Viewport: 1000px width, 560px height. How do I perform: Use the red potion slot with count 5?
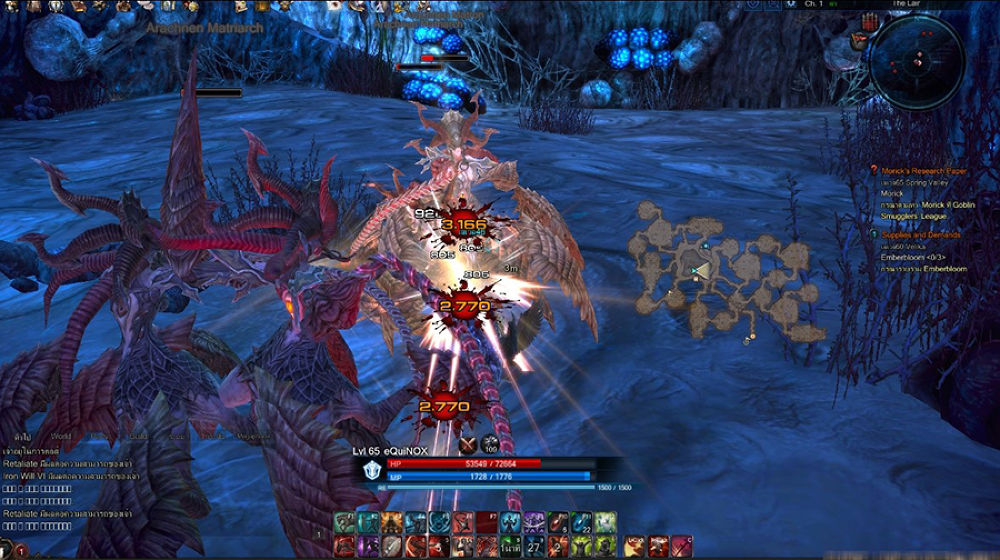(x=559, y=522)
